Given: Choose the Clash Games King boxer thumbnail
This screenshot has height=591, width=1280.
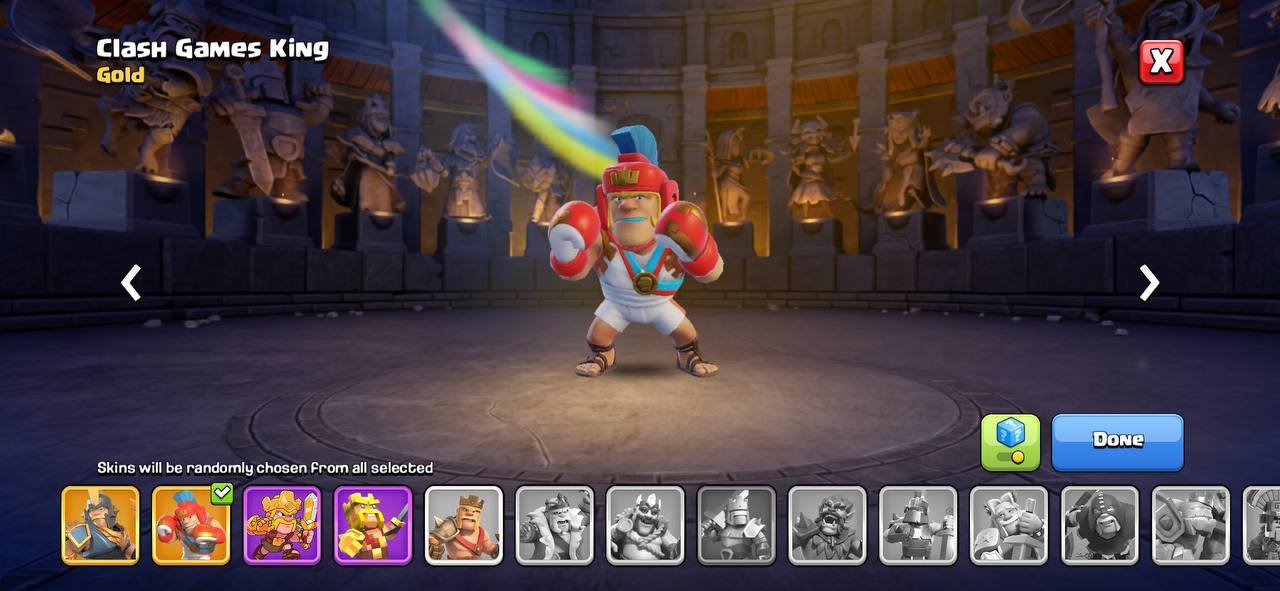Looking at the screenshot, I should [191, 525].
